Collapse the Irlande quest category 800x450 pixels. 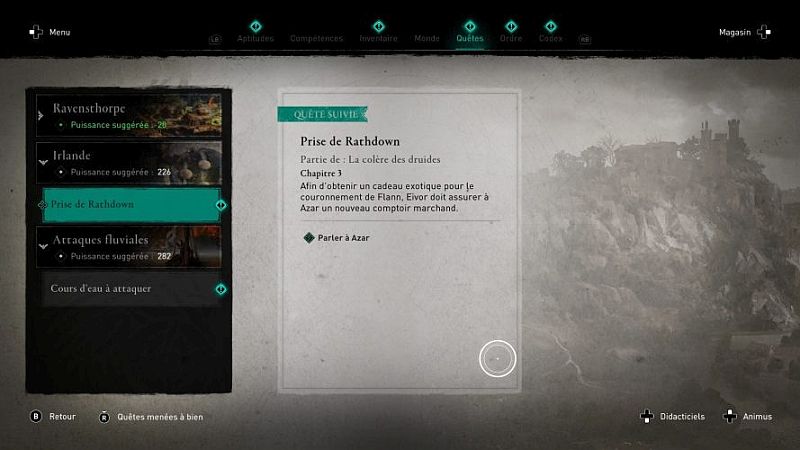click(128, 163)
